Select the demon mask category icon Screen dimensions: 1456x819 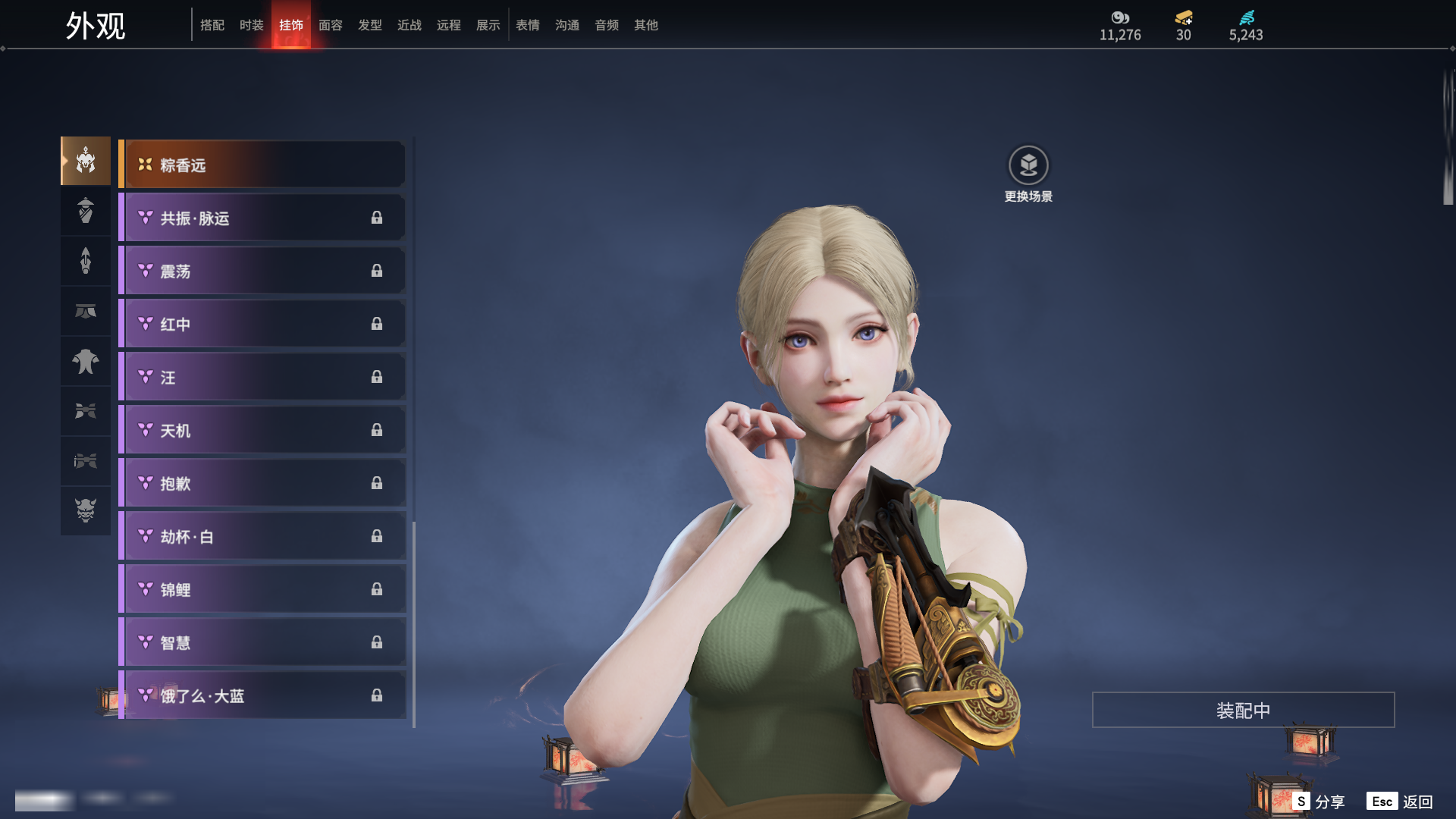tap(86, 510)
